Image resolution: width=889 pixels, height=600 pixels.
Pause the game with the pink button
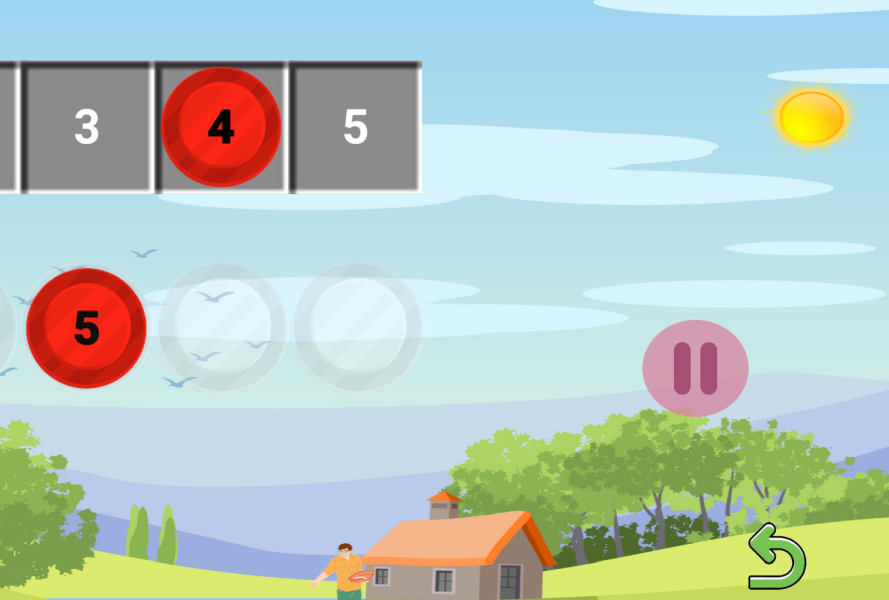695,368
